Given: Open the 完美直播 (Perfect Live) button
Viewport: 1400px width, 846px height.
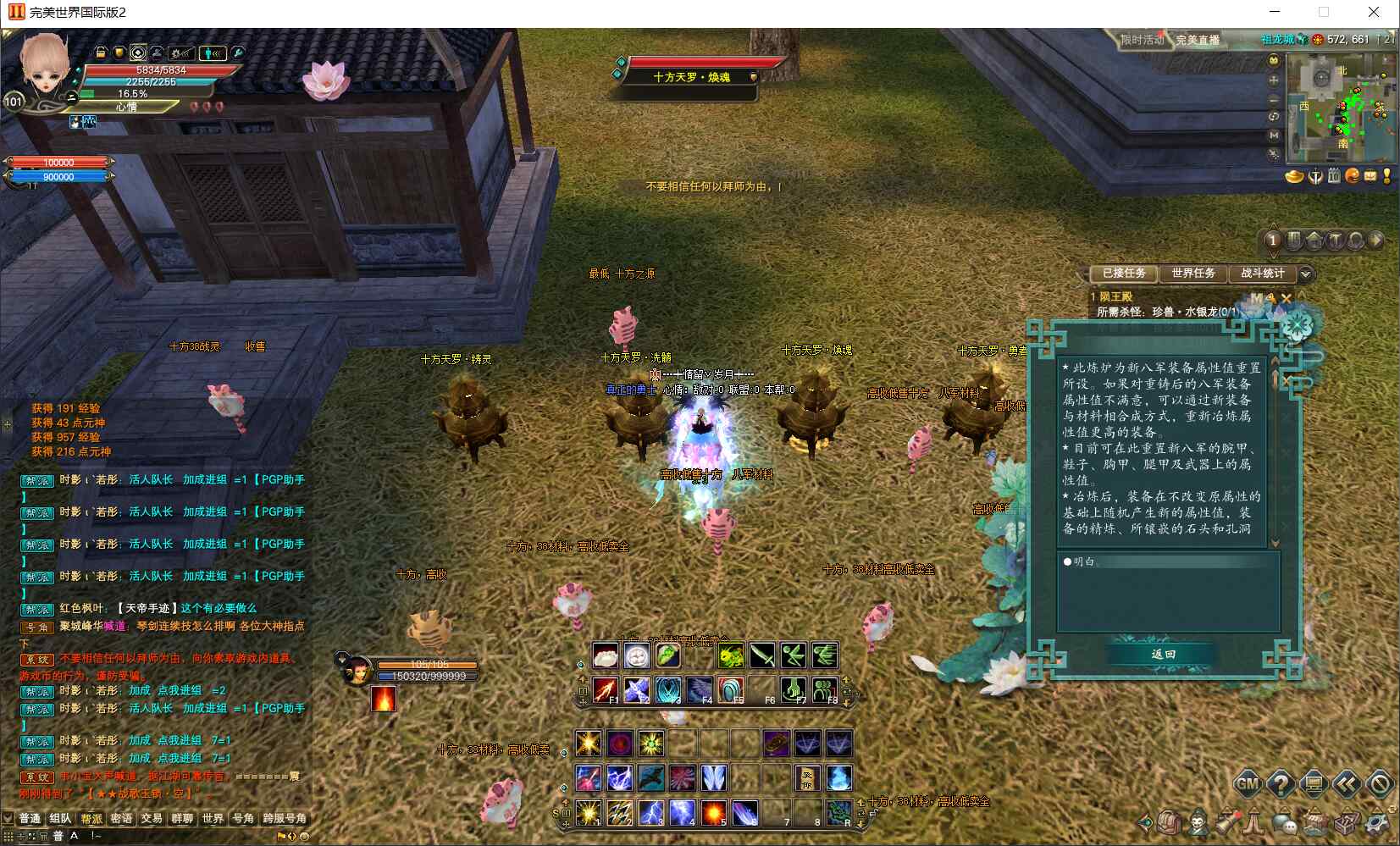Looking at the screenshot, I should coord(1198,40).
